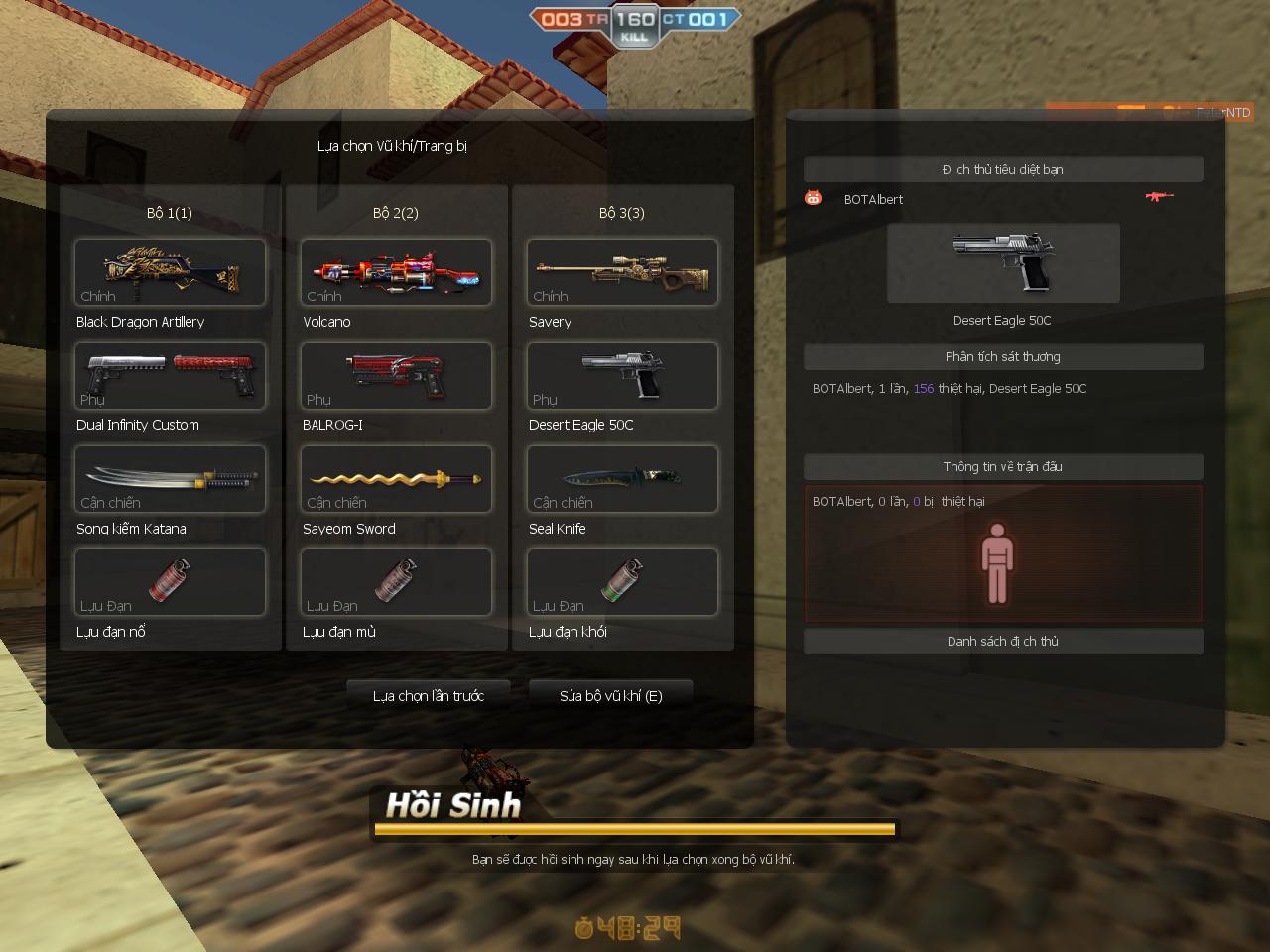Pick the BALROG-I secondary weapon
This screenshot has width=1270, height=952.
click(x=396, y=376)
